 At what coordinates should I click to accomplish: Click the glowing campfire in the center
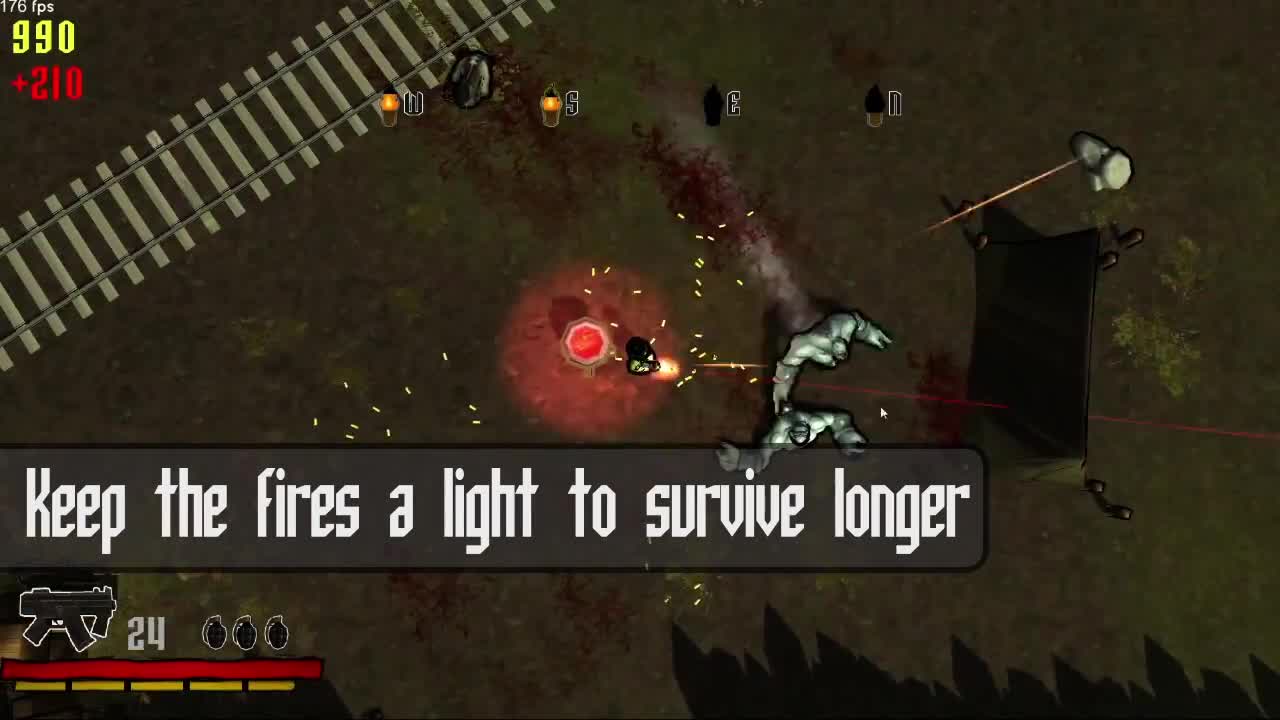(584, 344)
